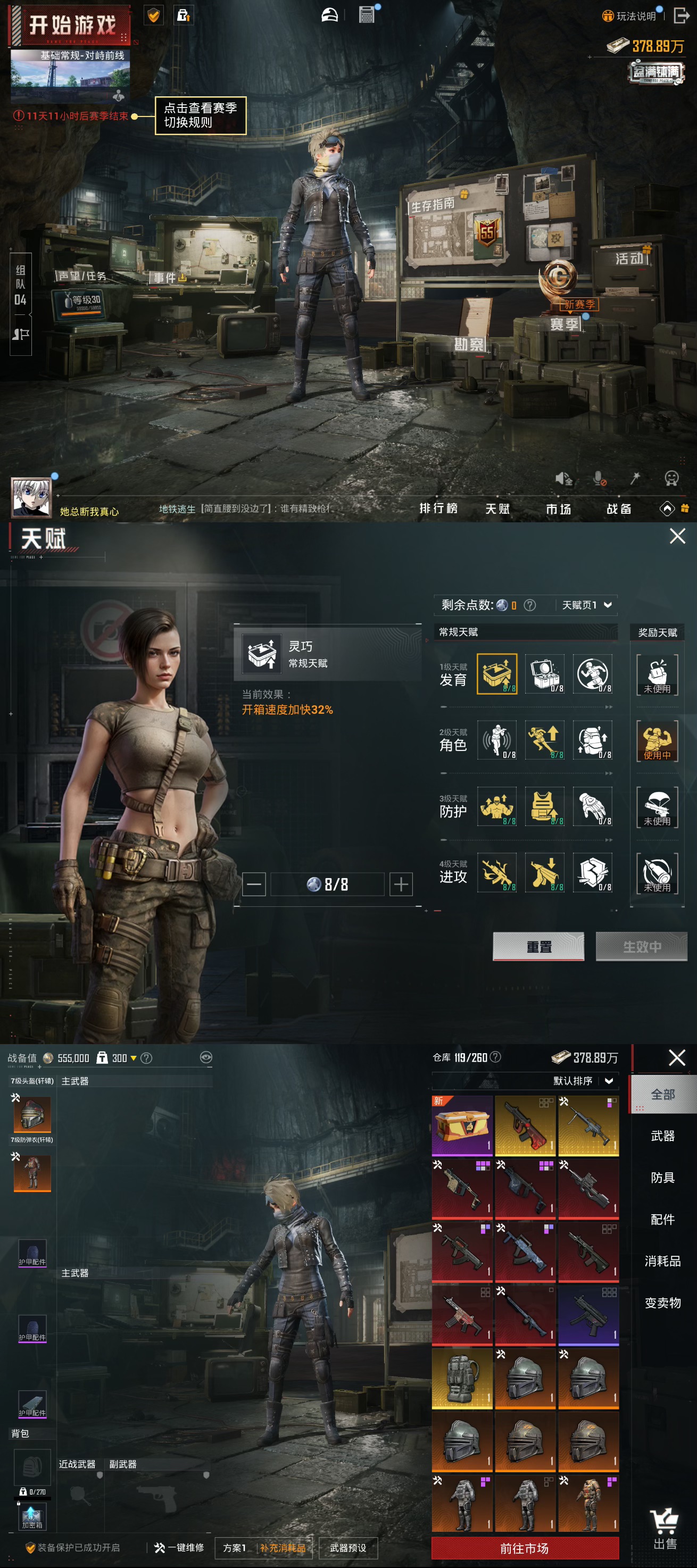Viewport: 697px width, 1568px height.
Task: Switch to the 防具 armor category
Action: [x=662, y=1177]
